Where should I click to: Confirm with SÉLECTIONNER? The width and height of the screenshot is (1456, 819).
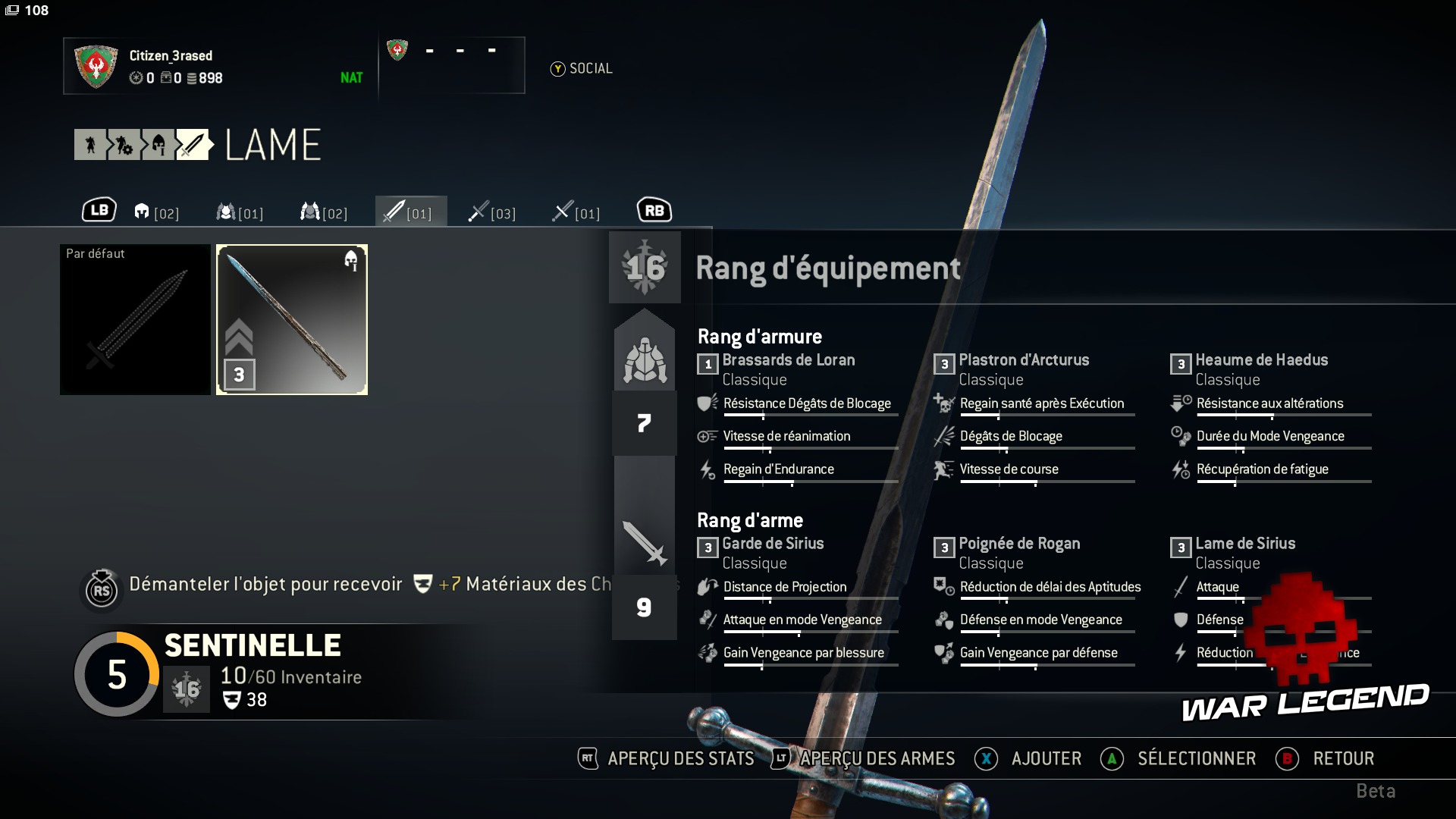[1178, 758]
